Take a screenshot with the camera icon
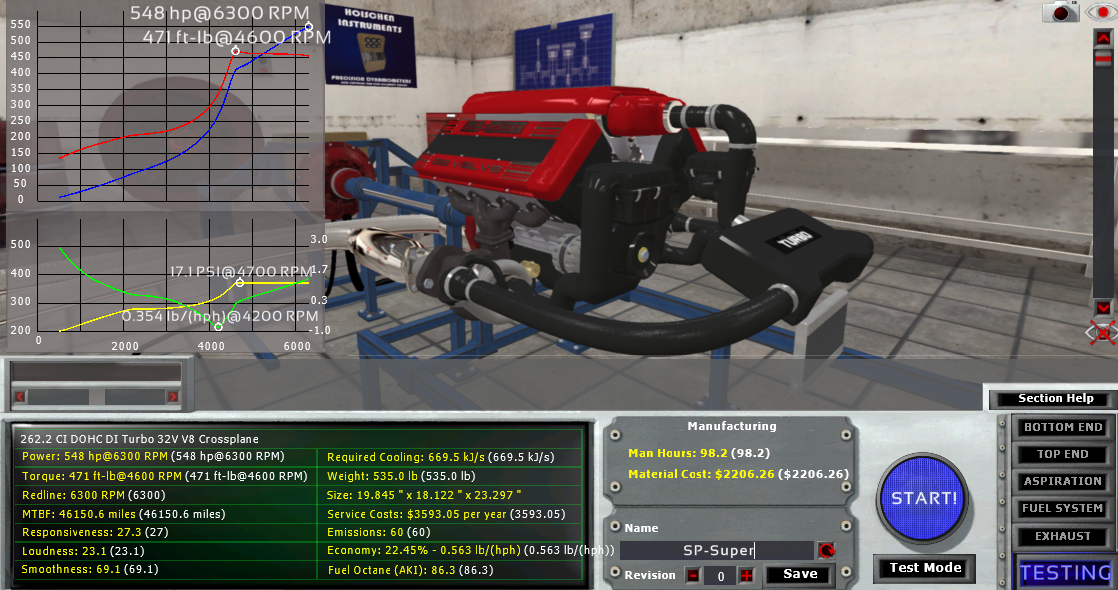The width and height of the screenshot is (1118, 590). point(1061,12)
